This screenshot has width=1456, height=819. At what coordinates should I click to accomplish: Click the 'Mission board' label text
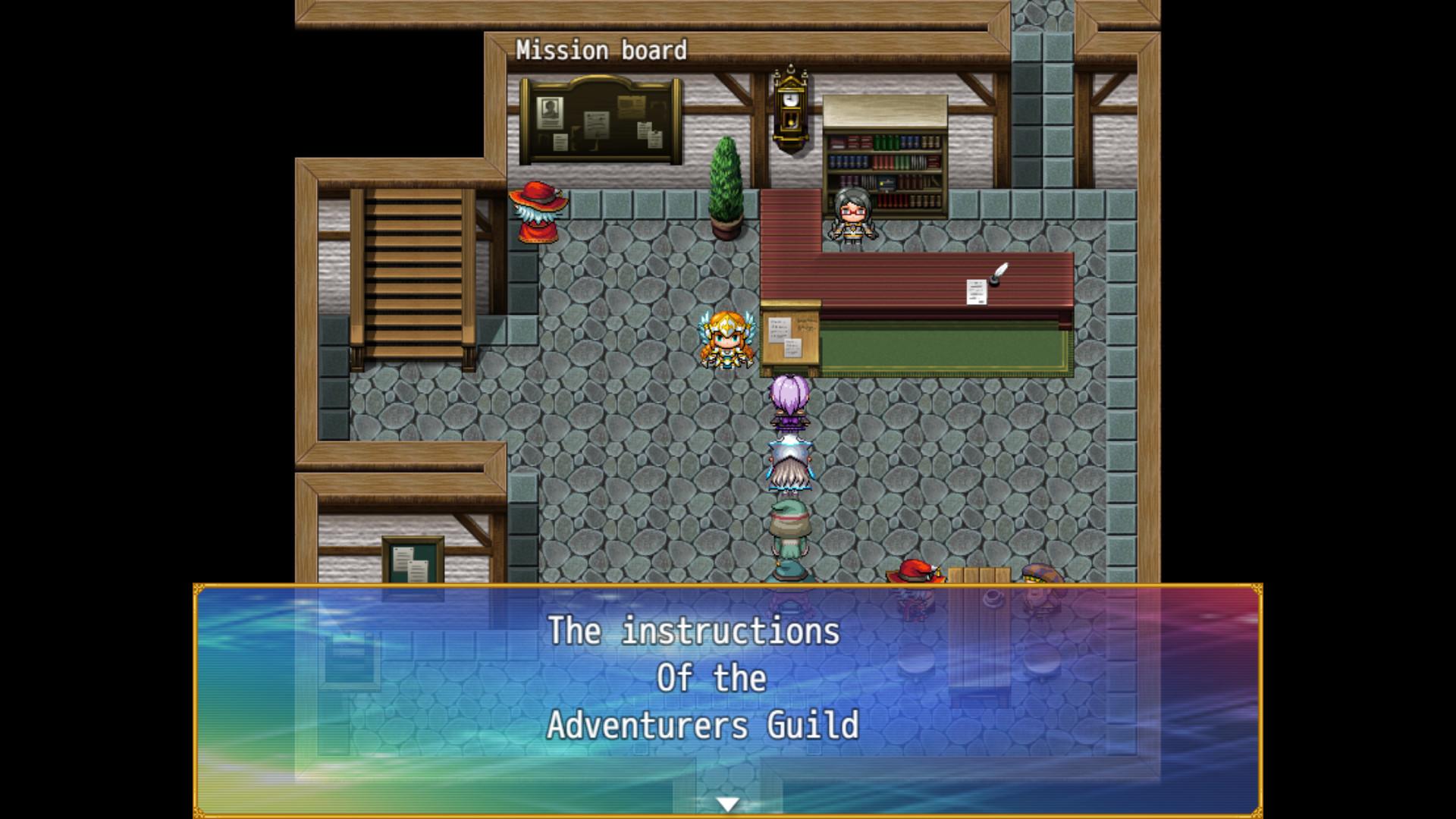[x=603, y=50]
